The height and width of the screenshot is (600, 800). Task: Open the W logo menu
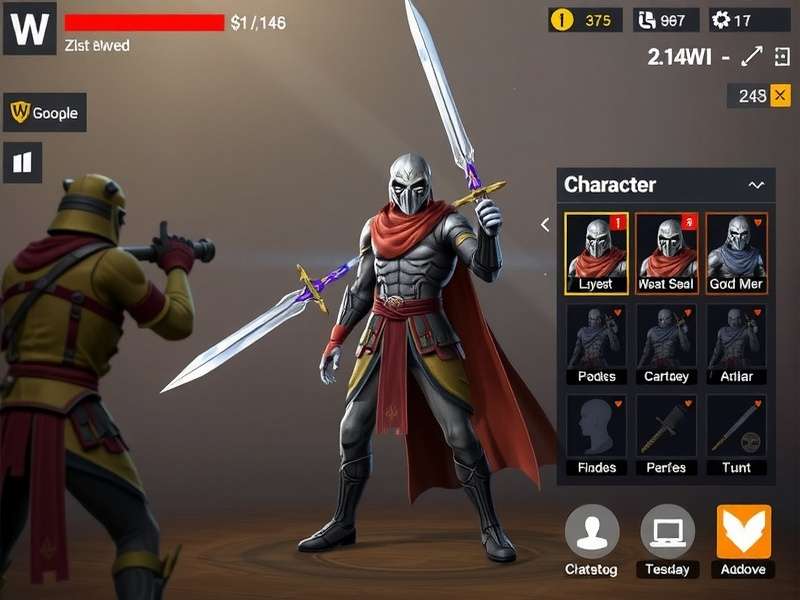click(x=29, y=29)
